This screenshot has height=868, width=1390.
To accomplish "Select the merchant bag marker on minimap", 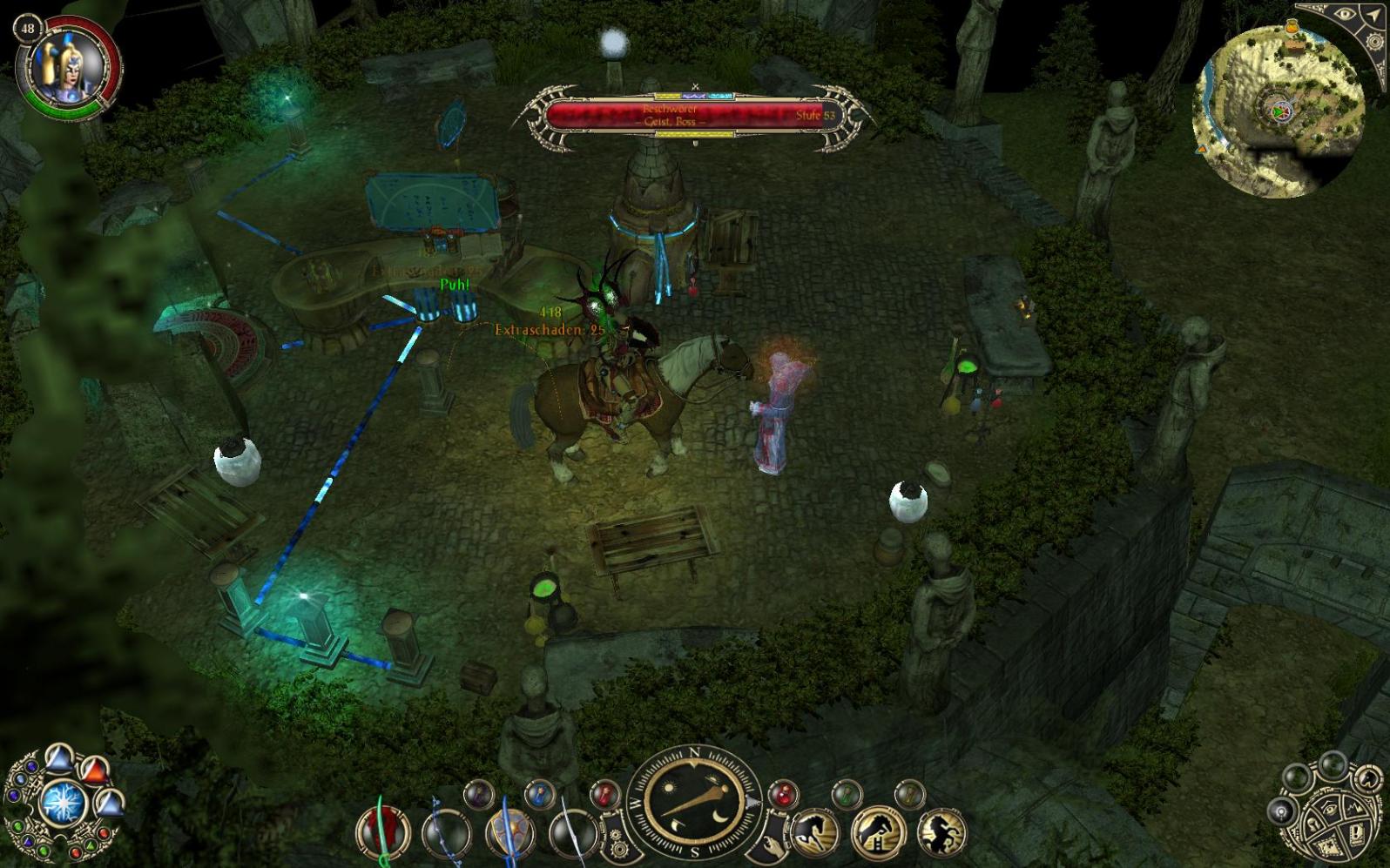I will [x=1293, y=29].
